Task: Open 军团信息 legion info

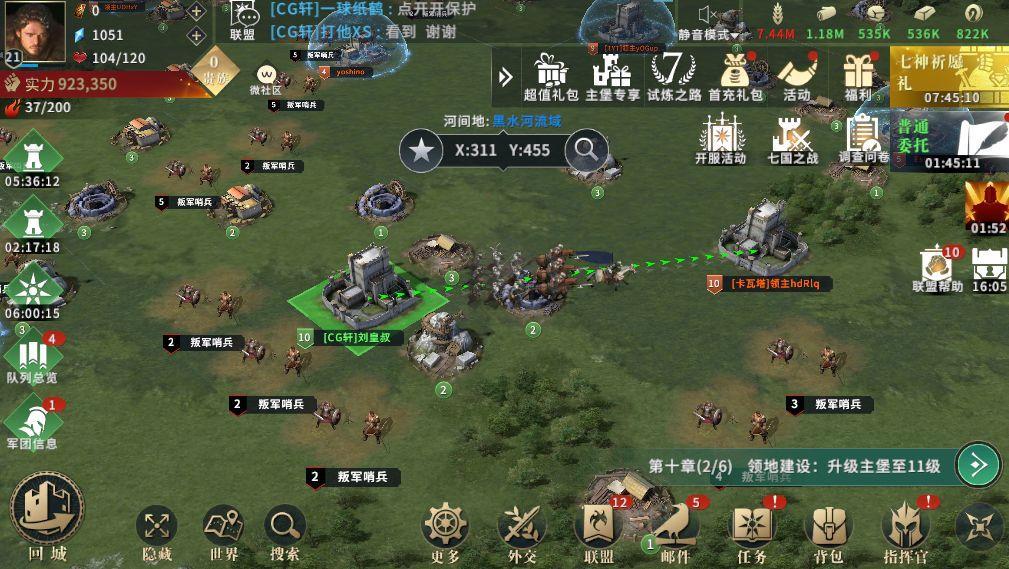Action: 32,423
